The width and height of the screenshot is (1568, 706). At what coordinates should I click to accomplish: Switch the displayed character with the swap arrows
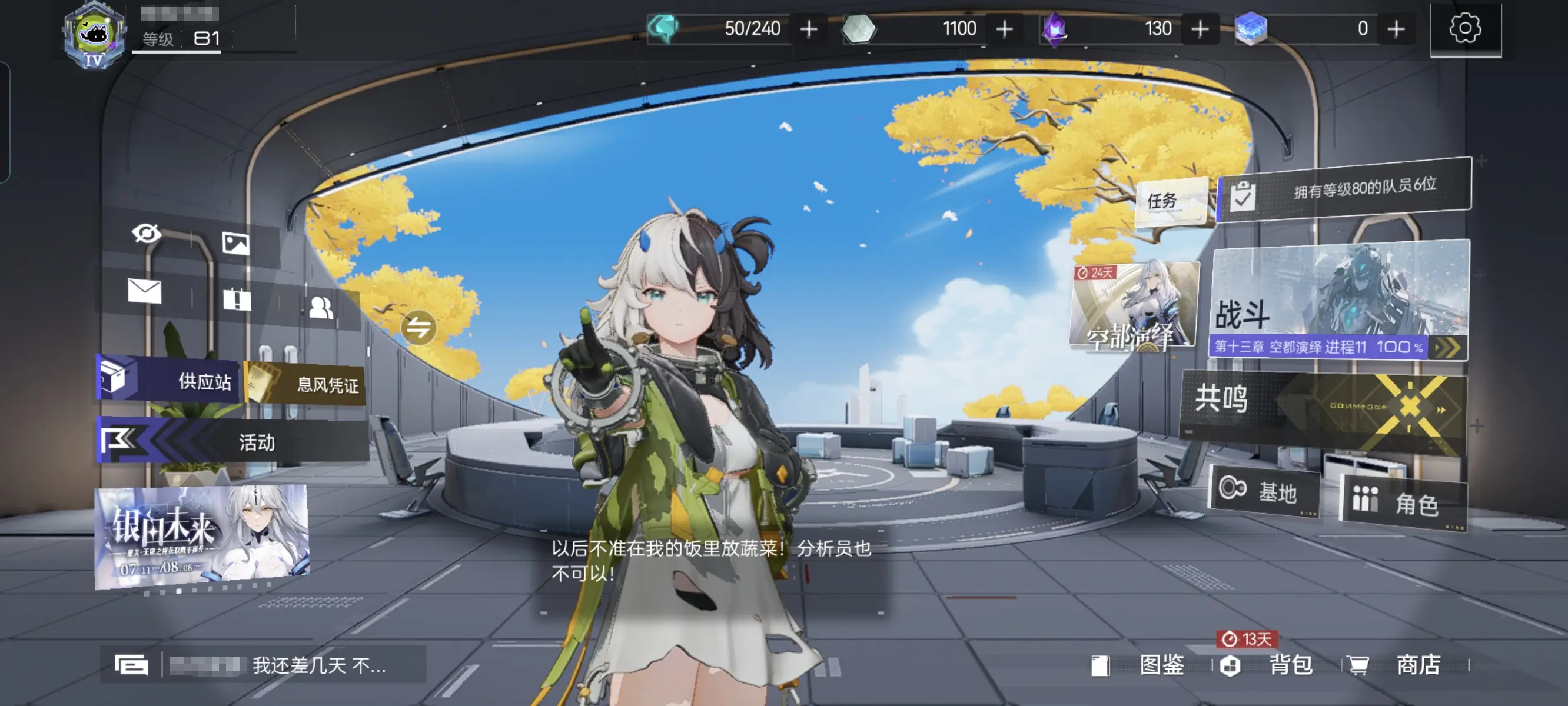coord(418,328)
